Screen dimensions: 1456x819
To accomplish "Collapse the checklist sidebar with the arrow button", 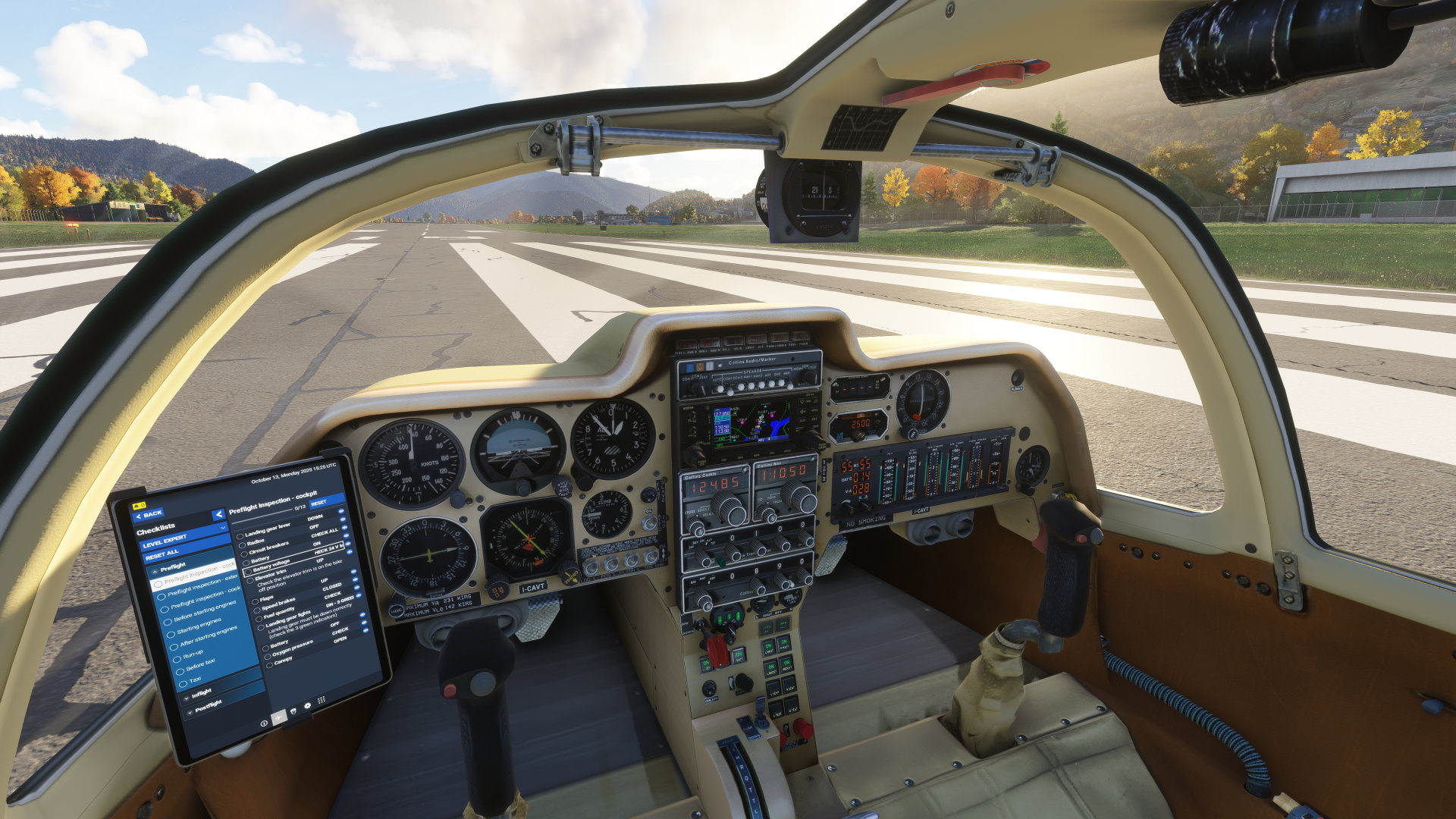I will (218, 515).
